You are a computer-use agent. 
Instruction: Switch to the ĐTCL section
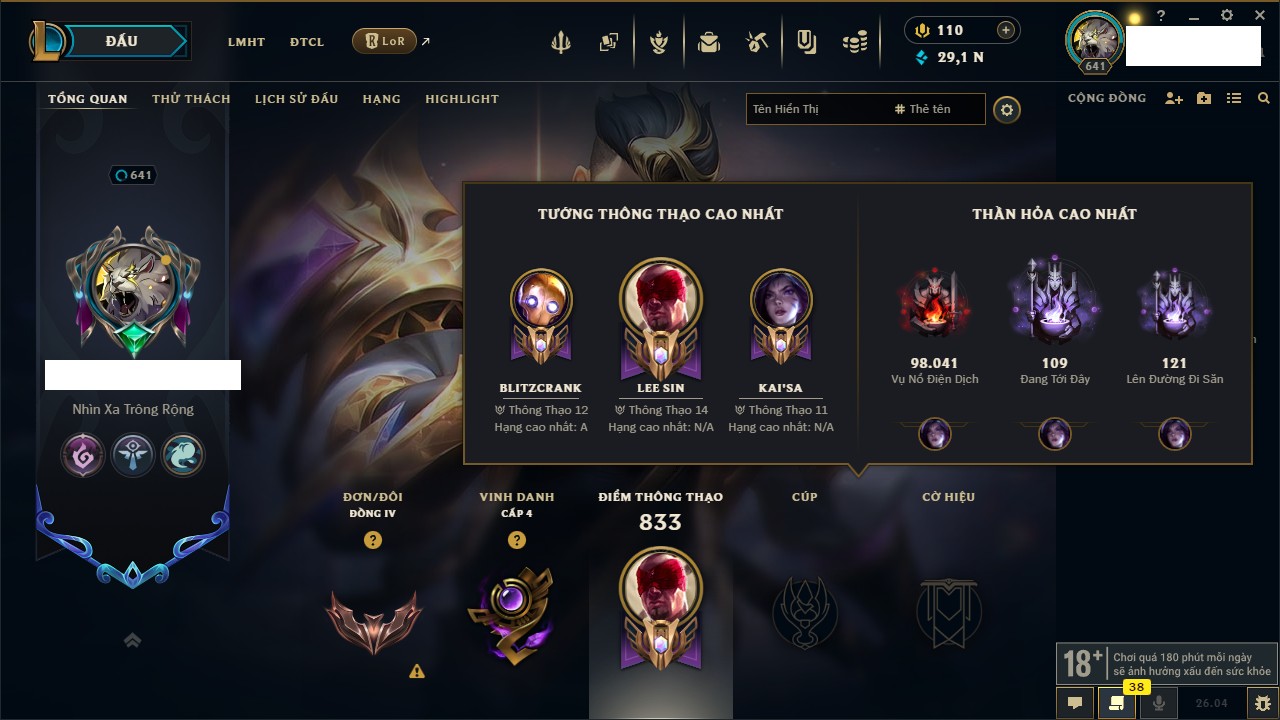tap(307, 42)
